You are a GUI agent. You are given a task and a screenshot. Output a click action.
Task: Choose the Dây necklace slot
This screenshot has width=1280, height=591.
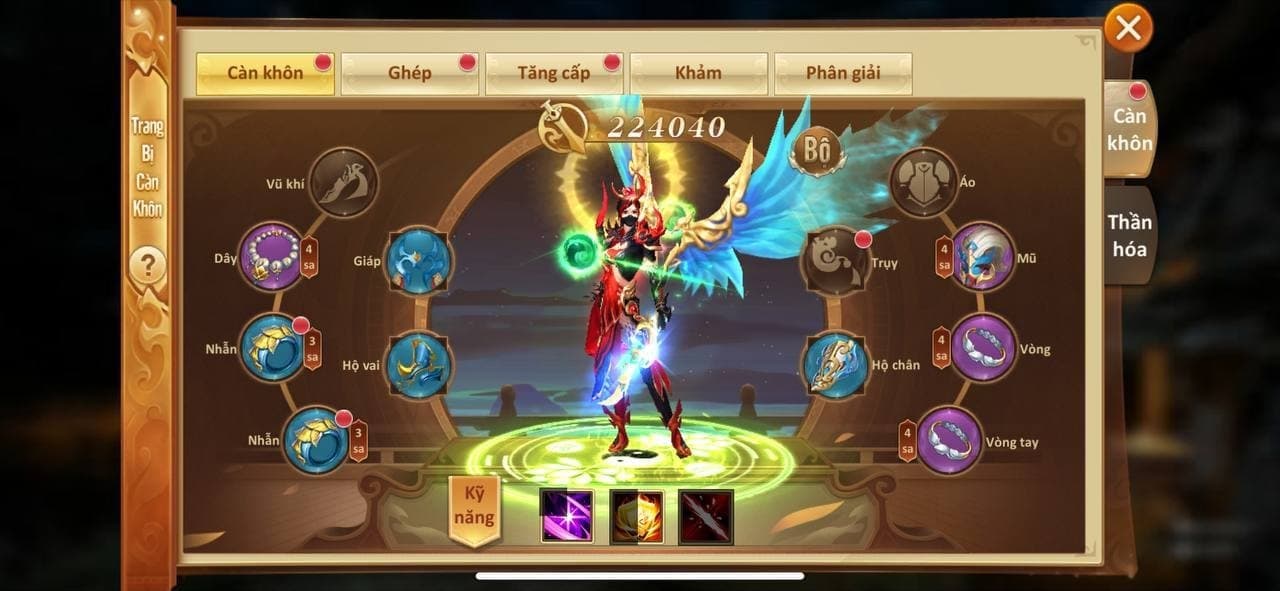tap(271, 257)
